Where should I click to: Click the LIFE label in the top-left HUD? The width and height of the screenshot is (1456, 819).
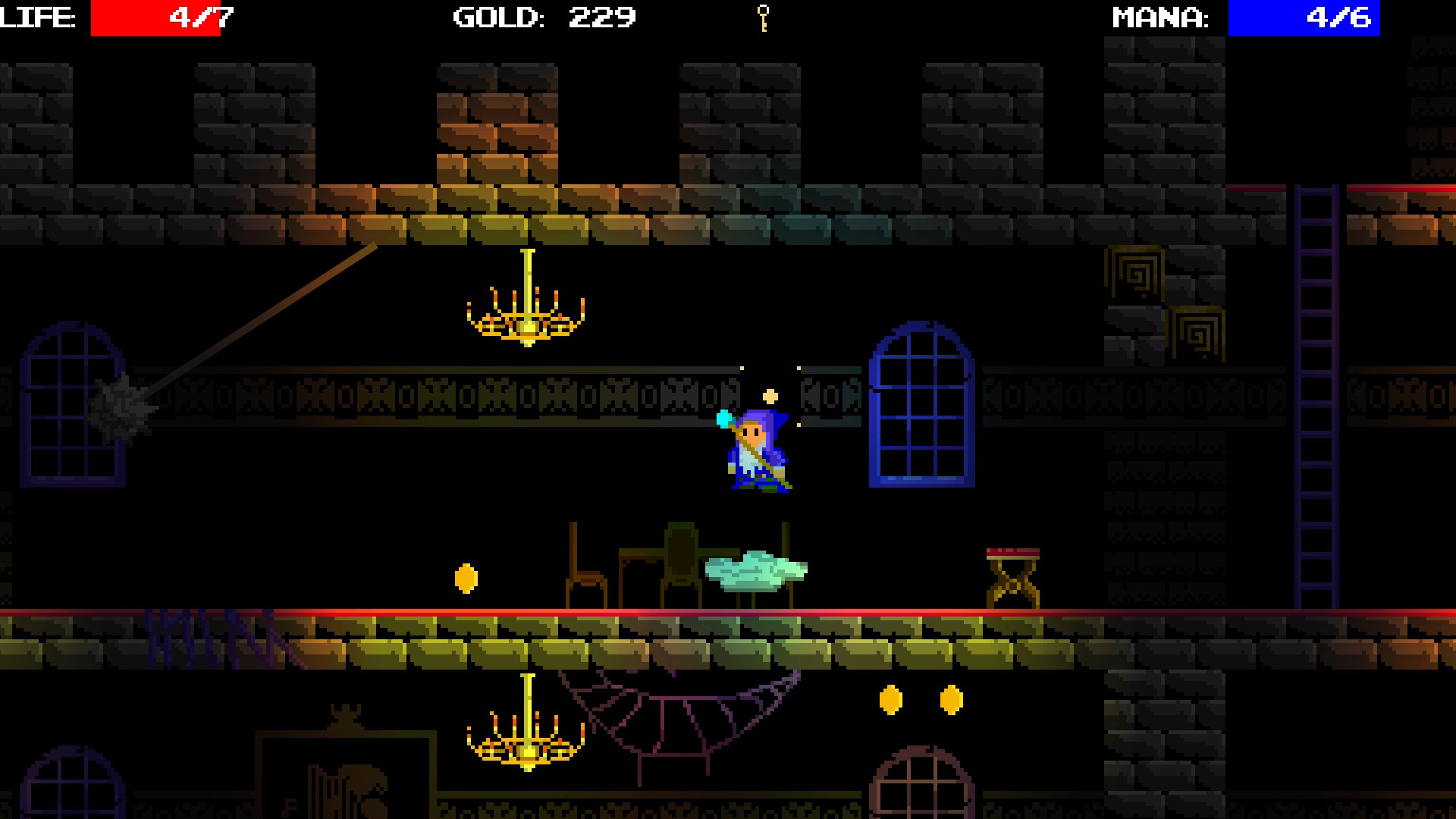coord(36,17)
